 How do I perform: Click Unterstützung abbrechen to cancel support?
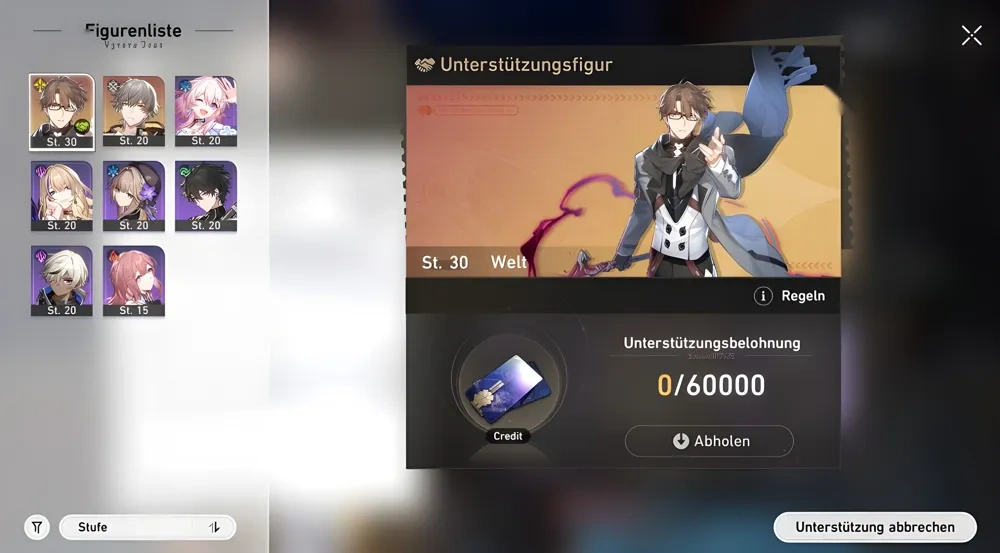click(x=874, y=527)
